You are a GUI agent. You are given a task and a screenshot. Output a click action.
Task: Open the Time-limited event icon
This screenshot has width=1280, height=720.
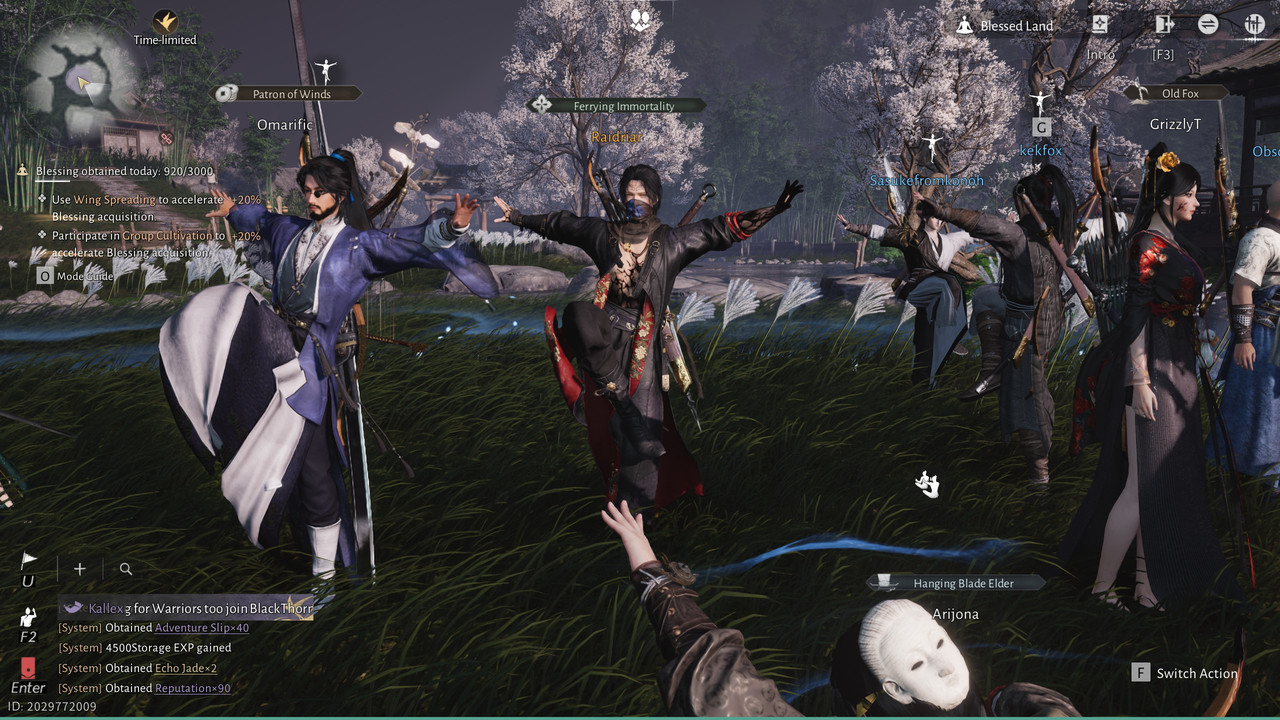165,22
